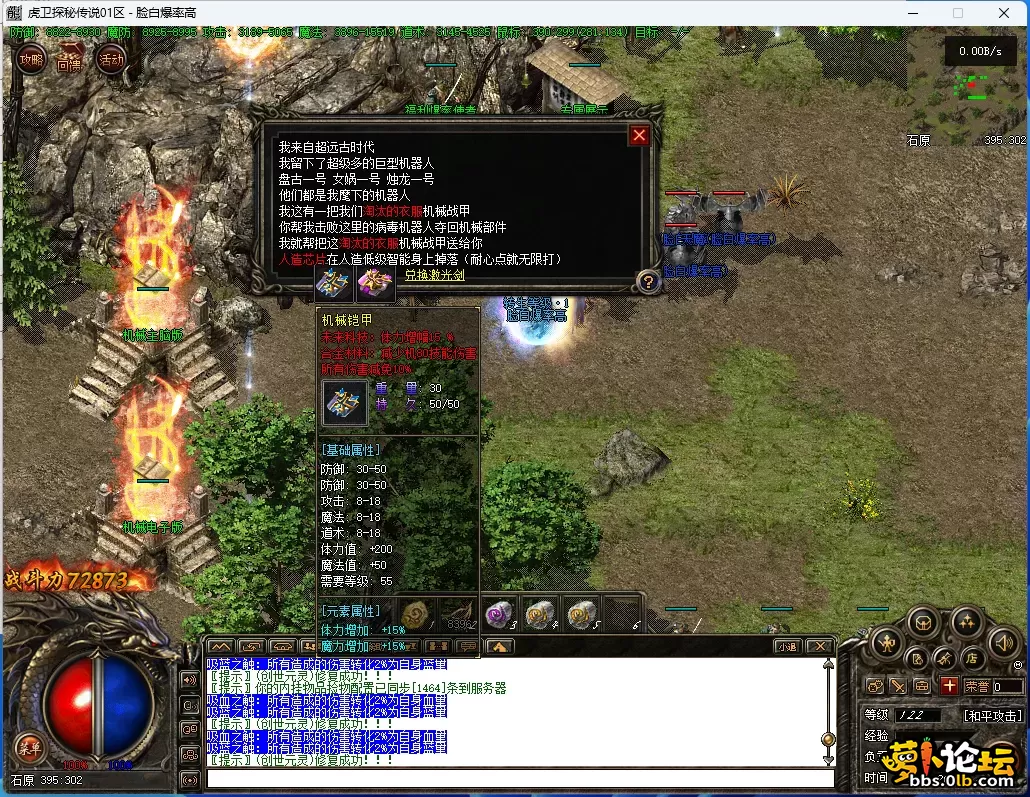Open the 回馈 rewards chest icon

point(69,59)
